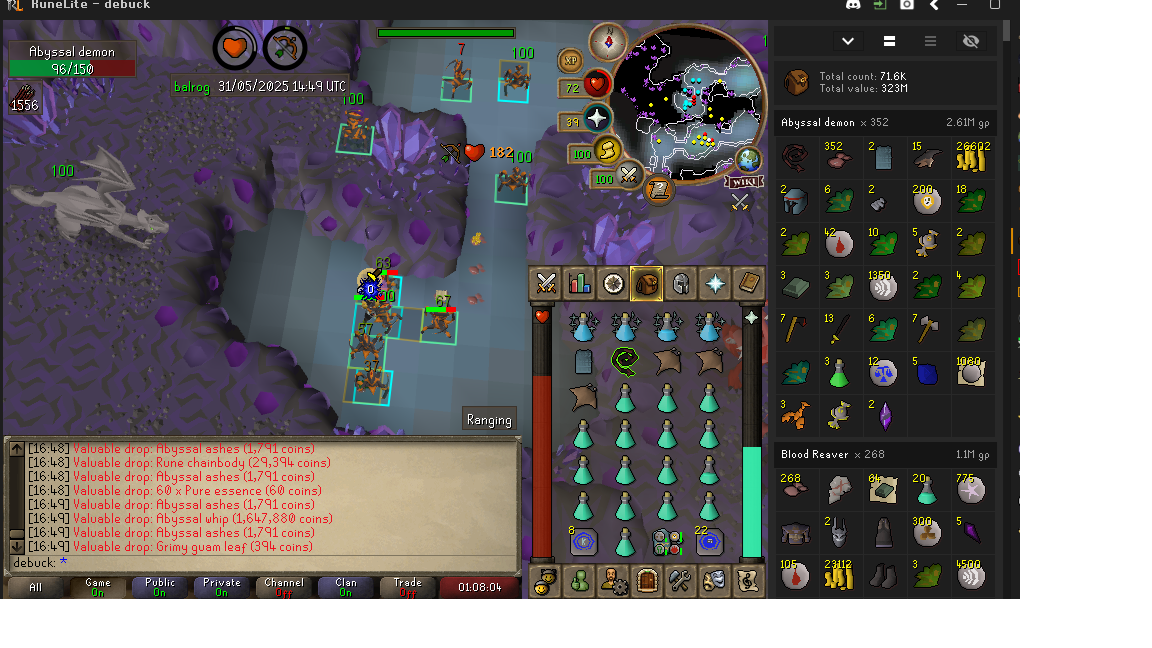Open the Logout door tab
The height and width of the screenshot is (648, 1152).
pyautogui.click(x=646, y=580)
